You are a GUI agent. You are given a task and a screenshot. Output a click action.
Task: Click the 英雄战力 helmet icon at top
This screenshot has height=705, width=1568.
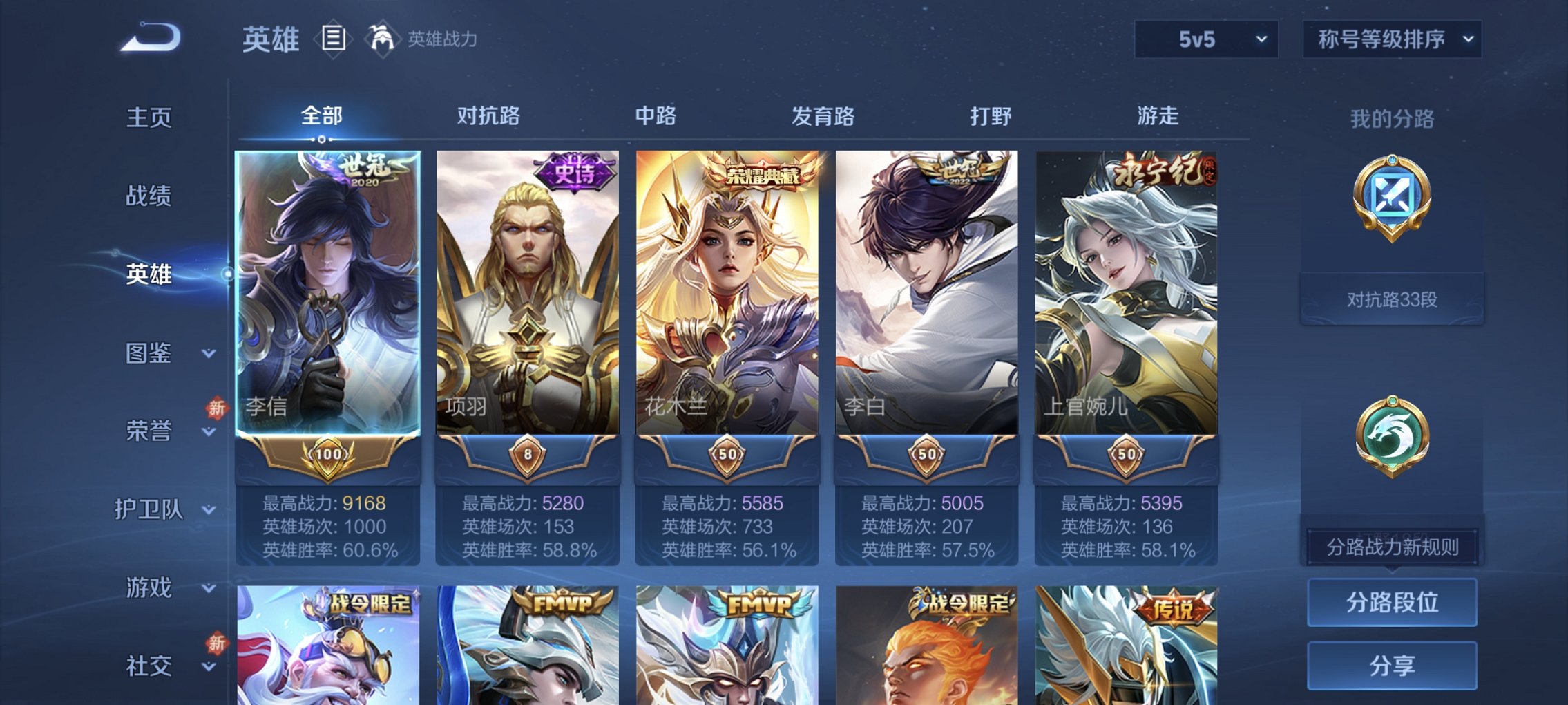pyautogui.click(x=381, y=38)
